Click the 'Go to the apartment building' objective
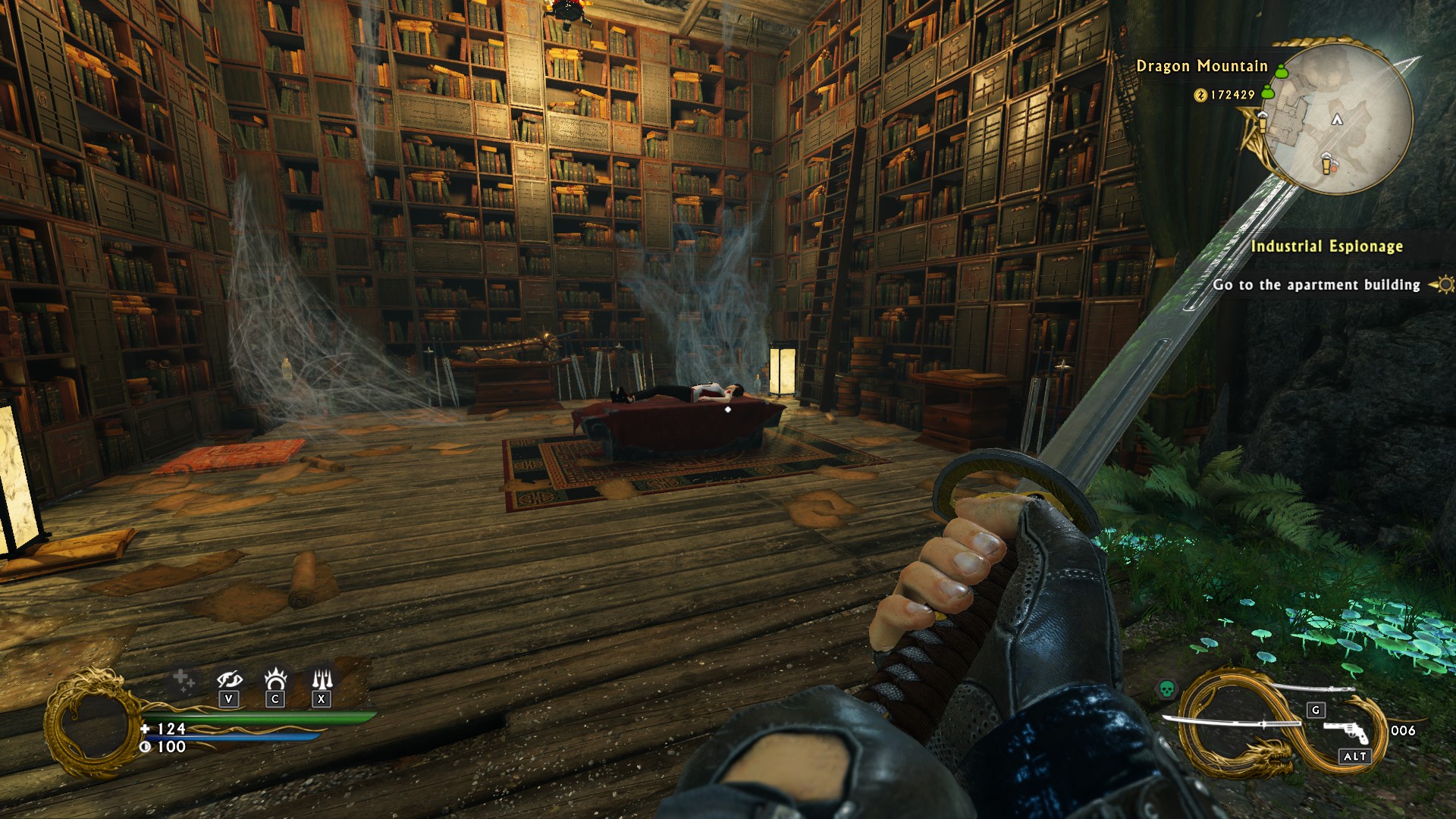Screen dimensions: 1456x819 coord(1316,284)
